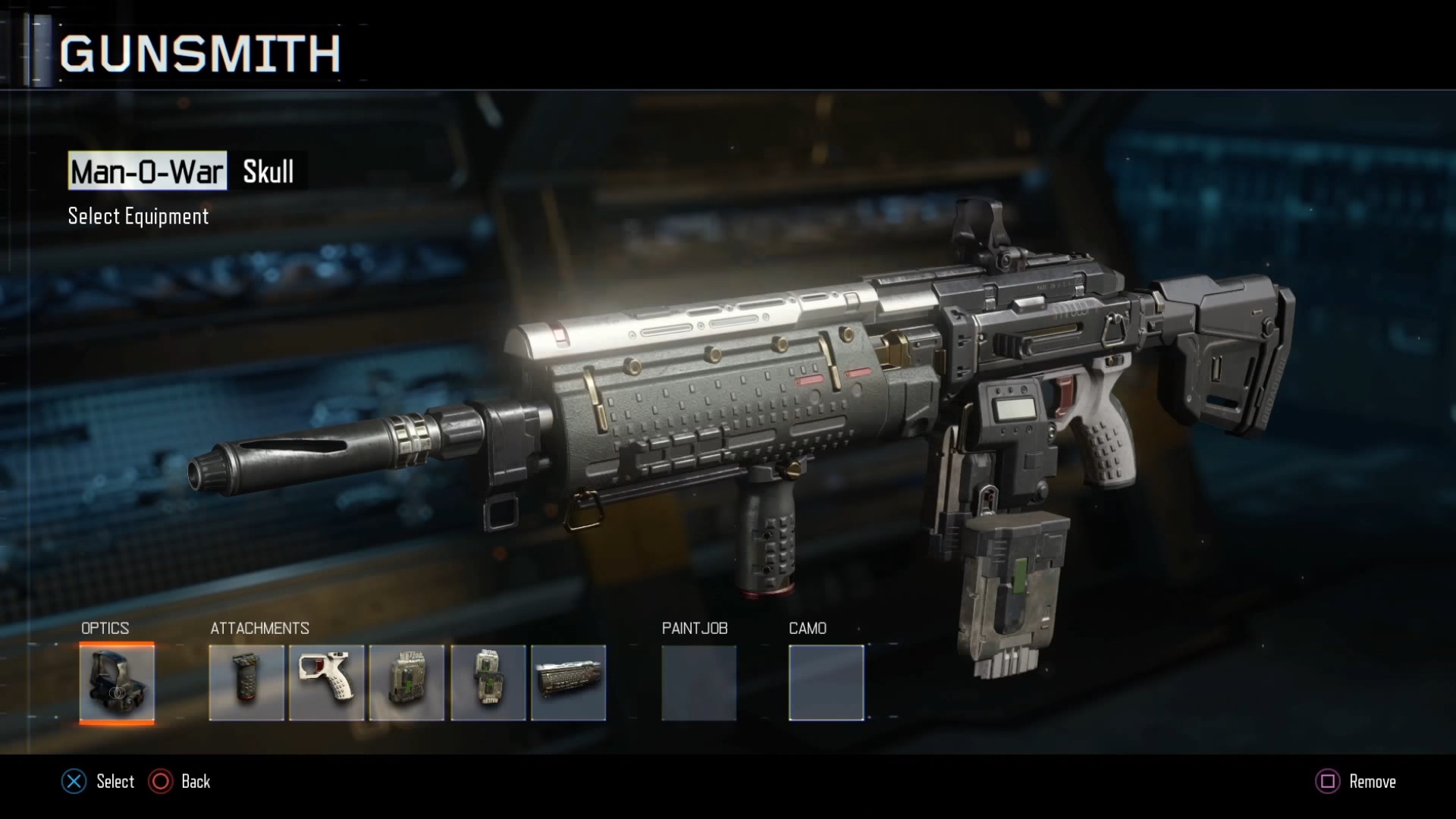The height and width of the screenshot is (819, 1456).
Task: Open the empty Paintjob slot
Action: click(x=698, y=682)
